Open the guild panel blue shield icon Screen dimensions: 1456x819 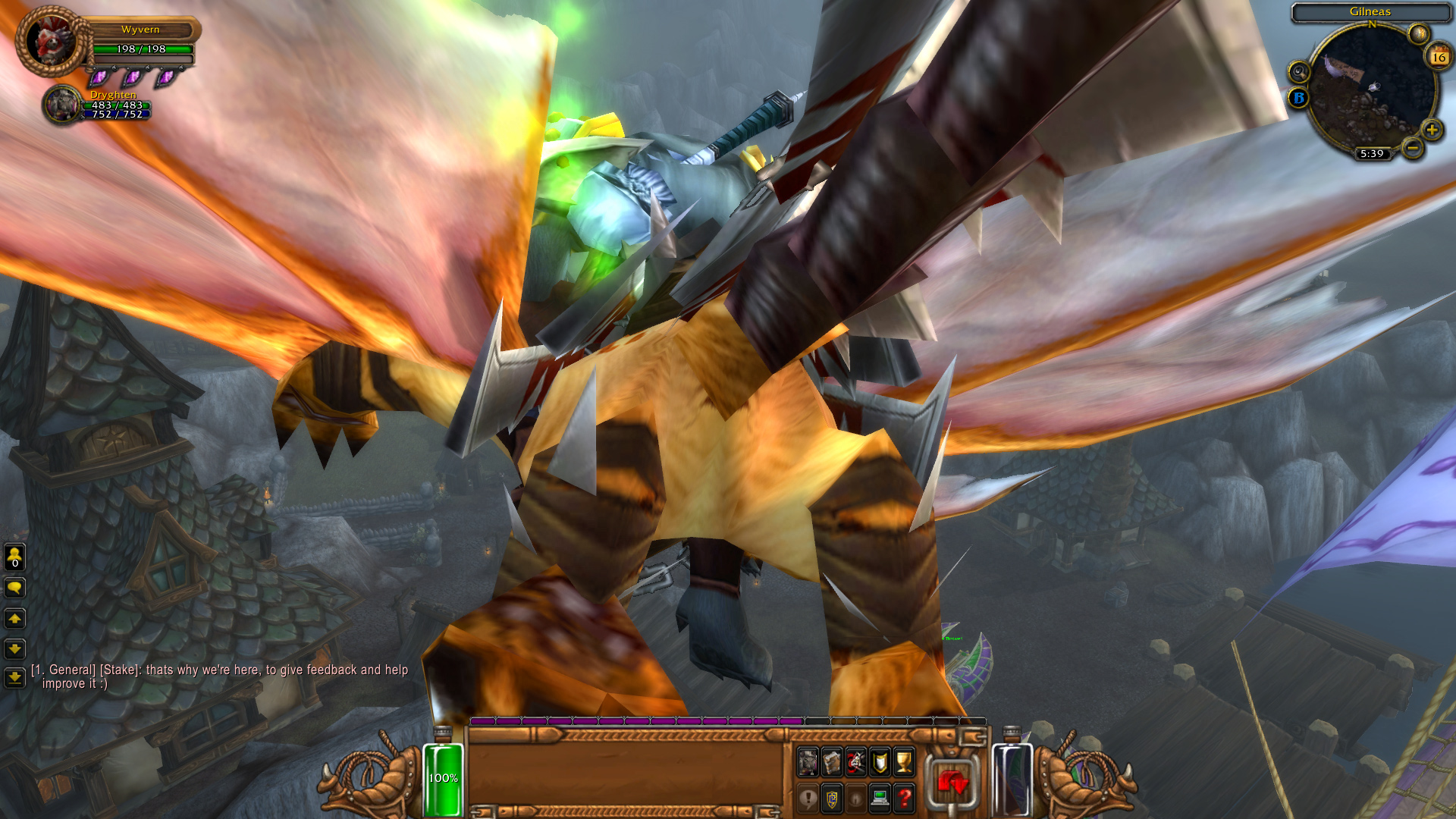(x=832, y=799)
